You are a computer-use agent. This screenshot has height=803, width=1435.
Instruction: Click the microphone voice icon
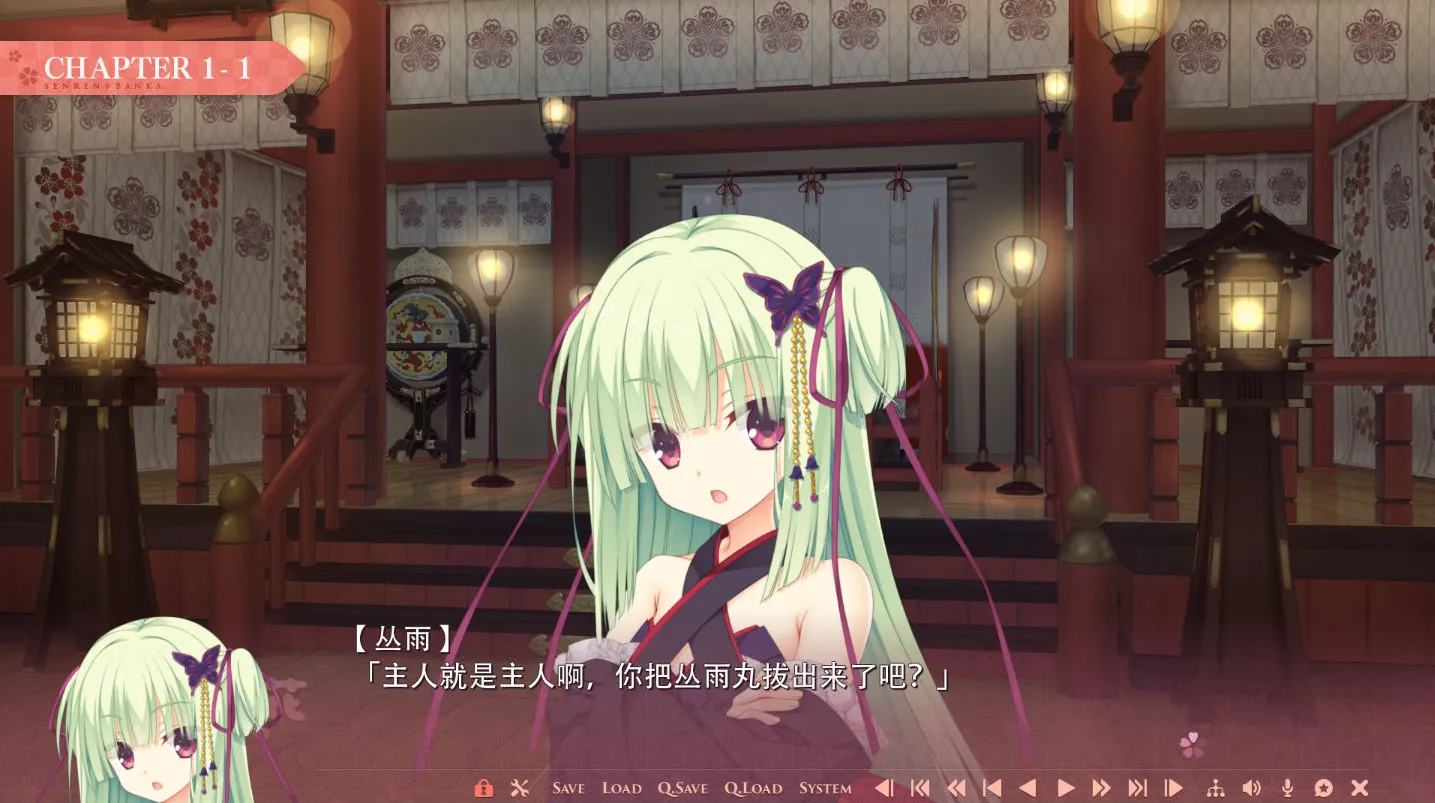pyautogui.click(x=1288, y=788)
